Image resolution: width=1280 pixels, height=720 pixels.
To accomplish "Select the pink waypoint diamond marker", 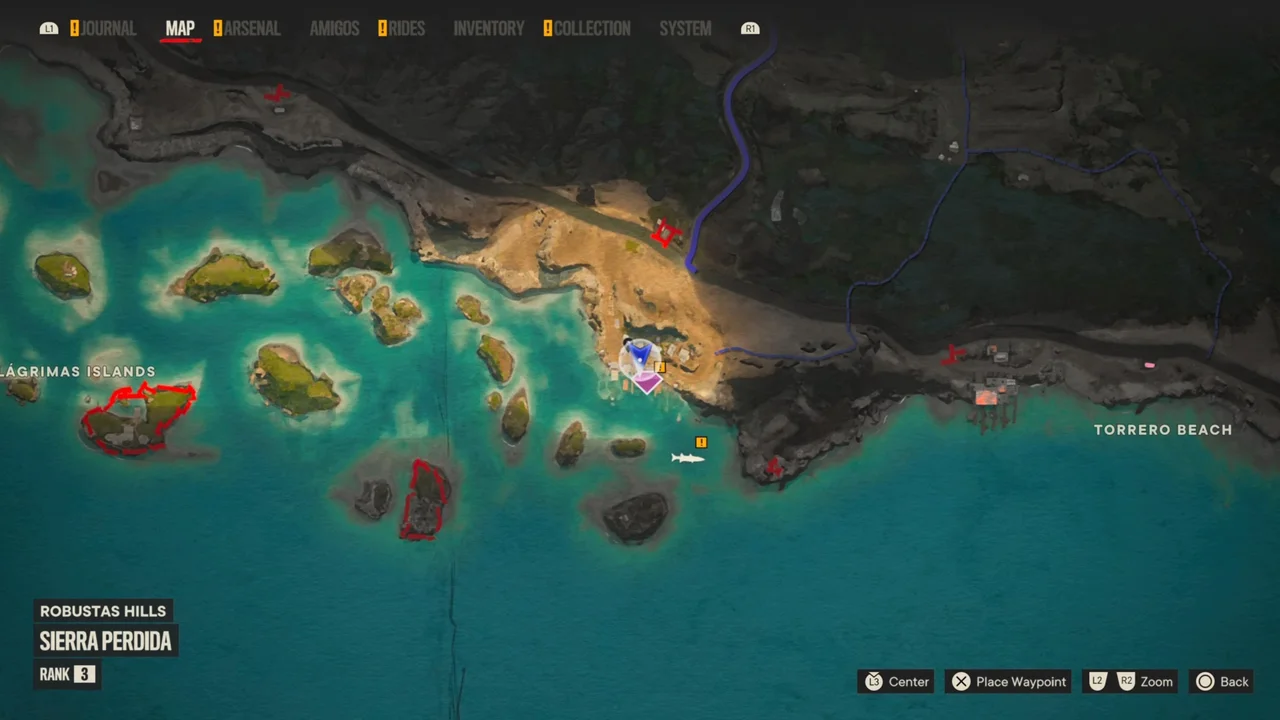I will point(648,383).
